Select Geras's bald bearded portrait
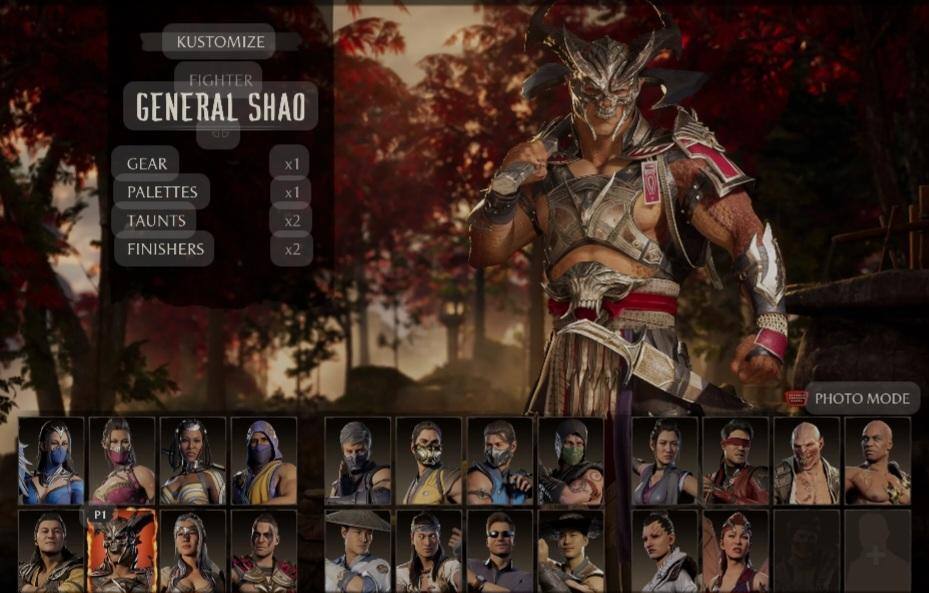This screenshot has width=929, height=593. pos(877,461)
